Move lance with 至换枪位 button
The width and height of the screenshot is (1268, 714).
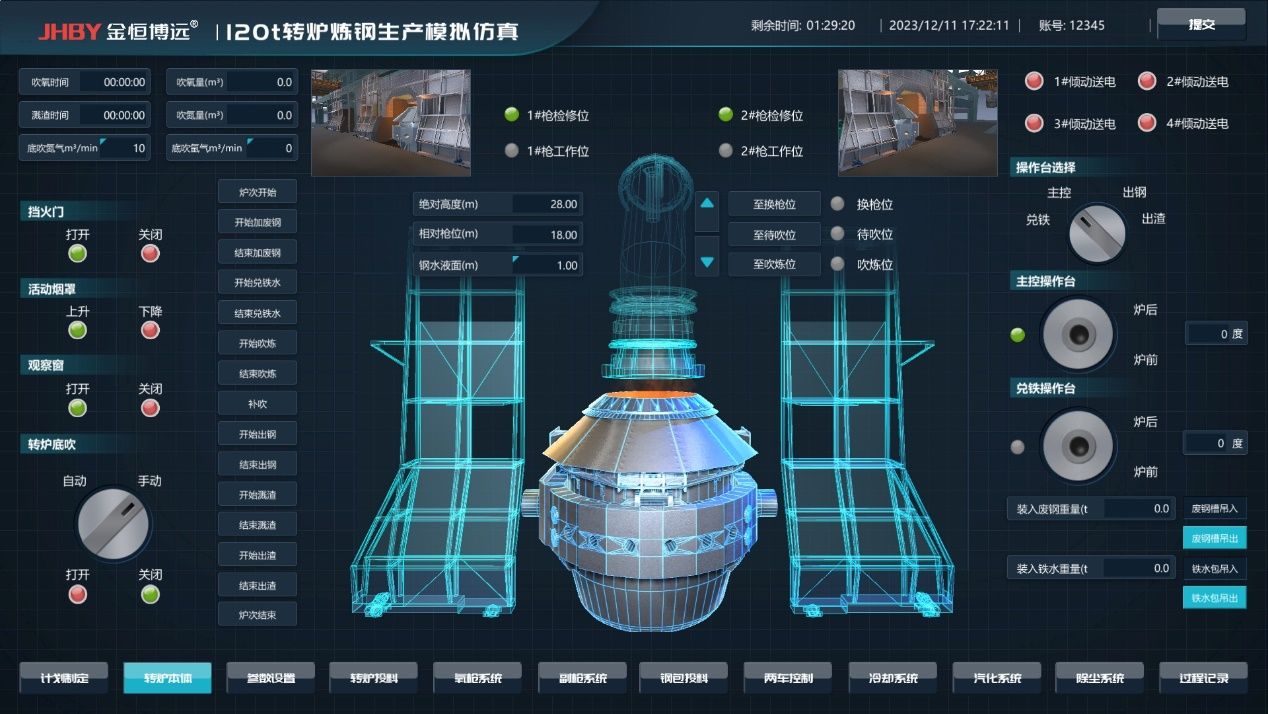point(774,204)
